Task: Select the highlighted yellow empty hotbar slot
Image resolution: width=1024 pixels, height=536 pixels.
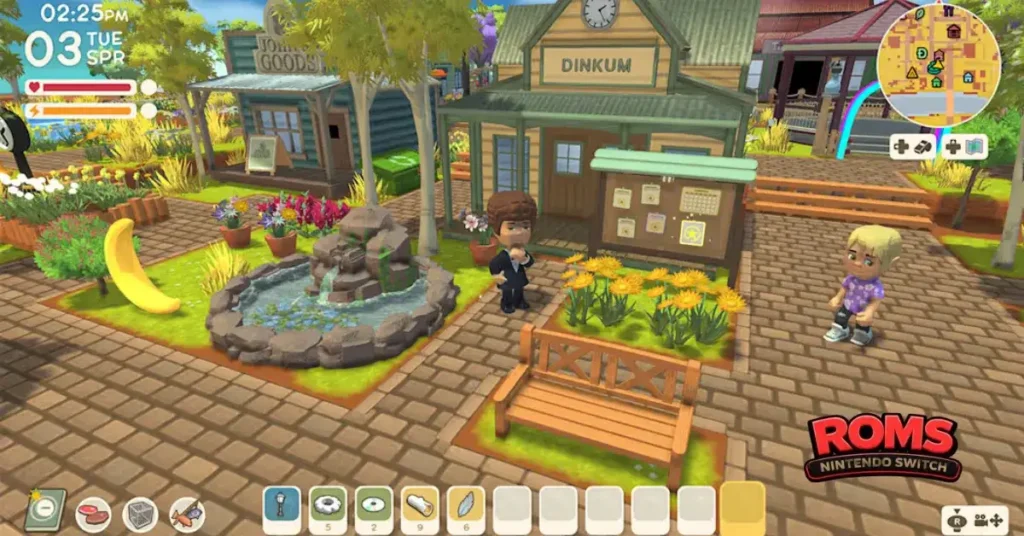Action: [742, 508]
